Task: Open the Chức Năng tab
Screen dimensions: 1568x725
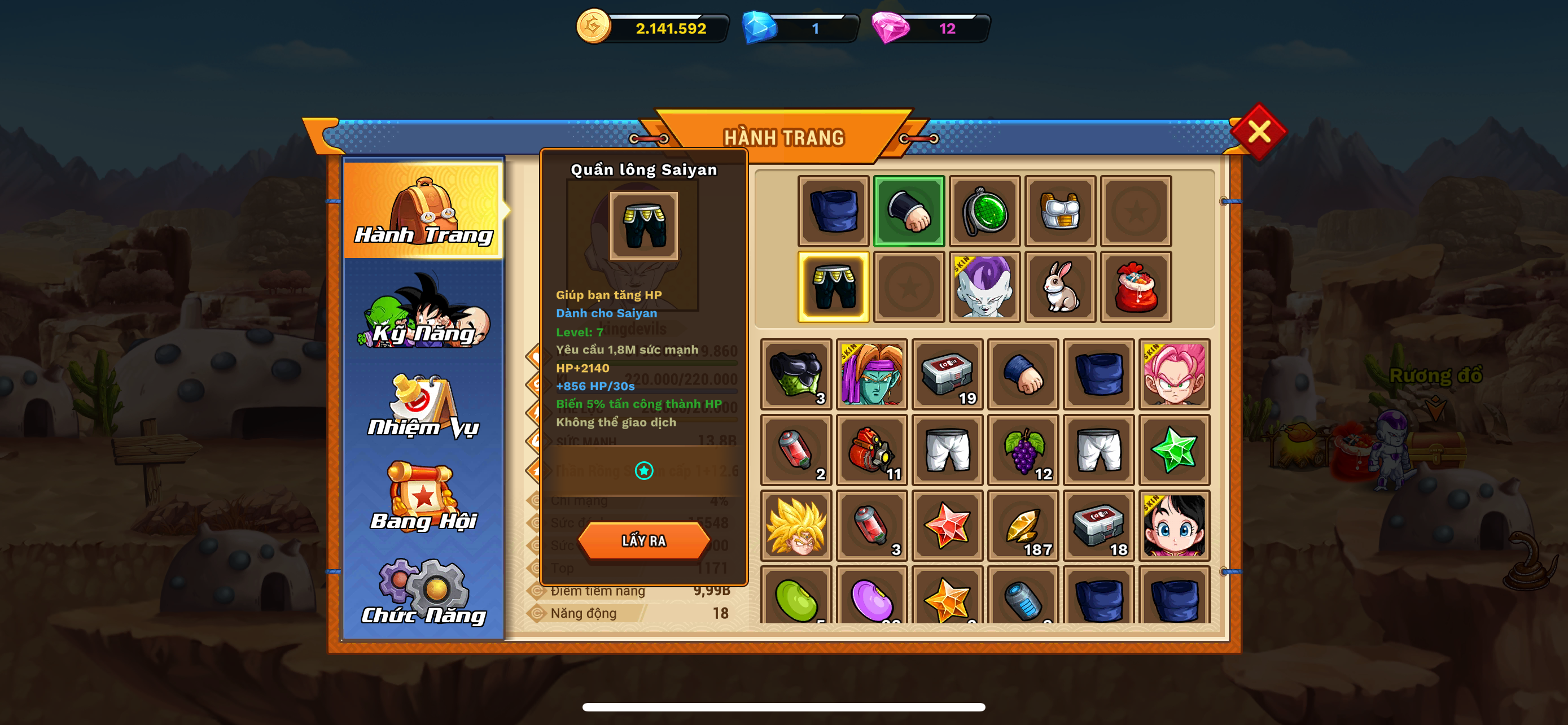Action: (424, 593)
